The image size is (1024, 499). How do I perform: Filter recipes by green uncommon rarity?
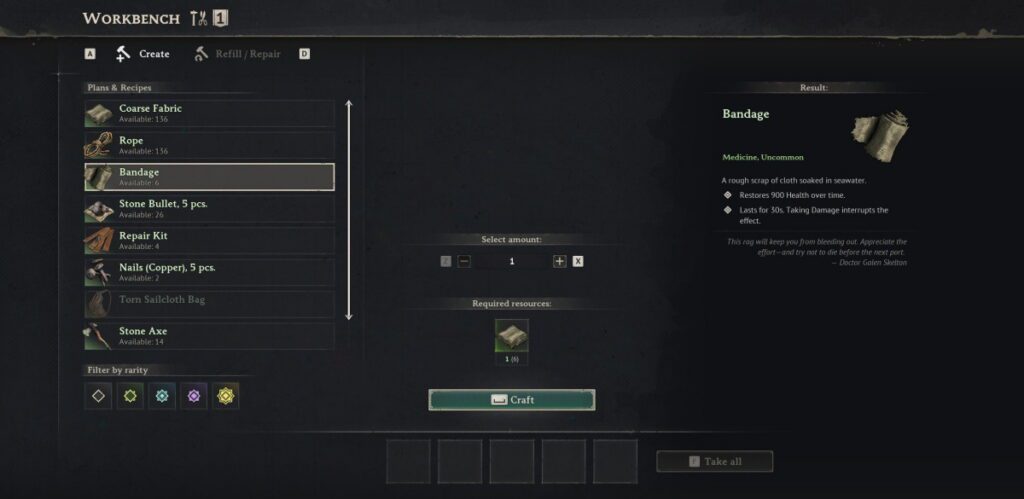point(130,396)
